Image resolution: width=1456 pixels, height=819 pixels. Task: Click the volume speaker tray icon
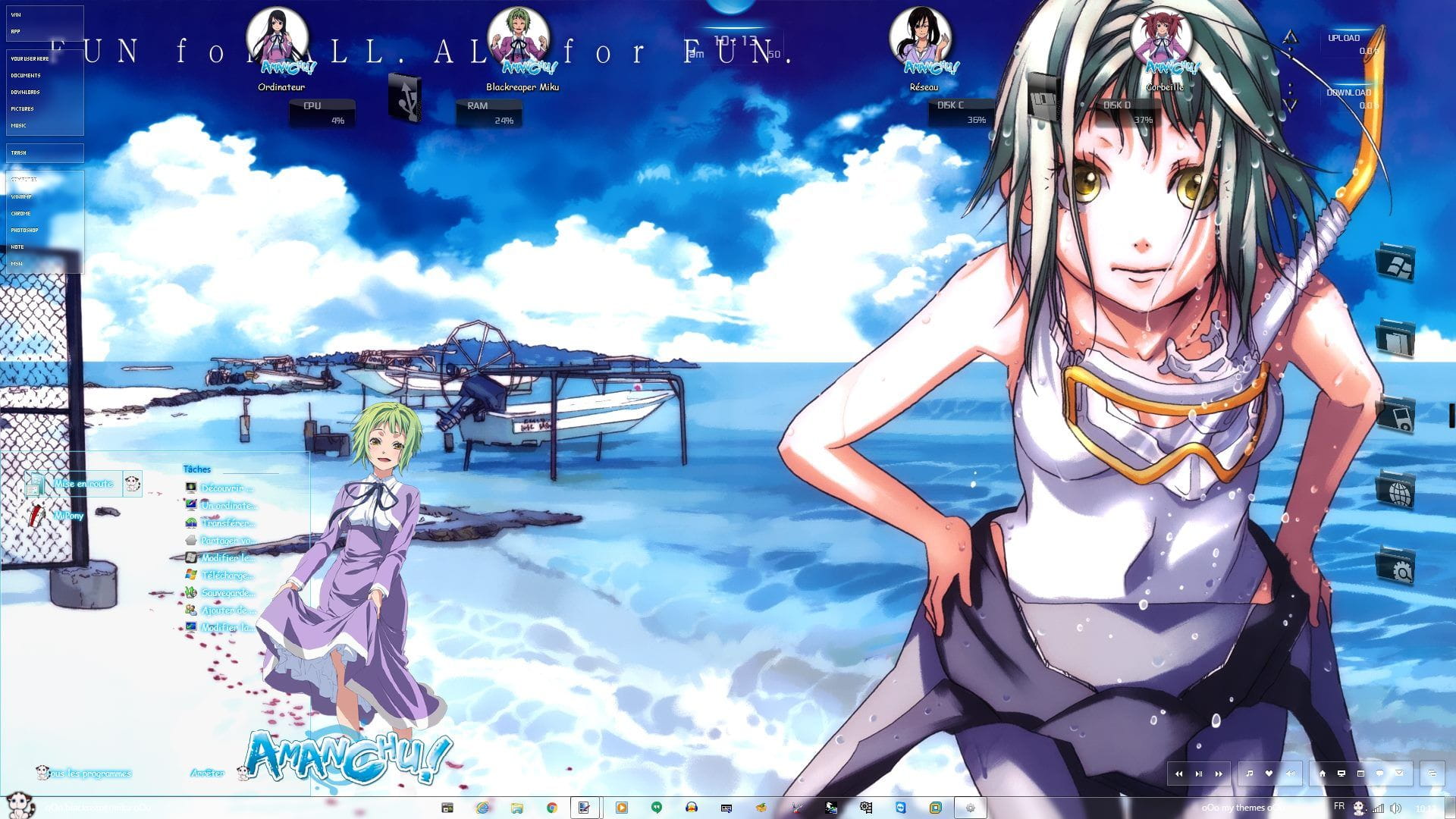[x=1396, y=808]
